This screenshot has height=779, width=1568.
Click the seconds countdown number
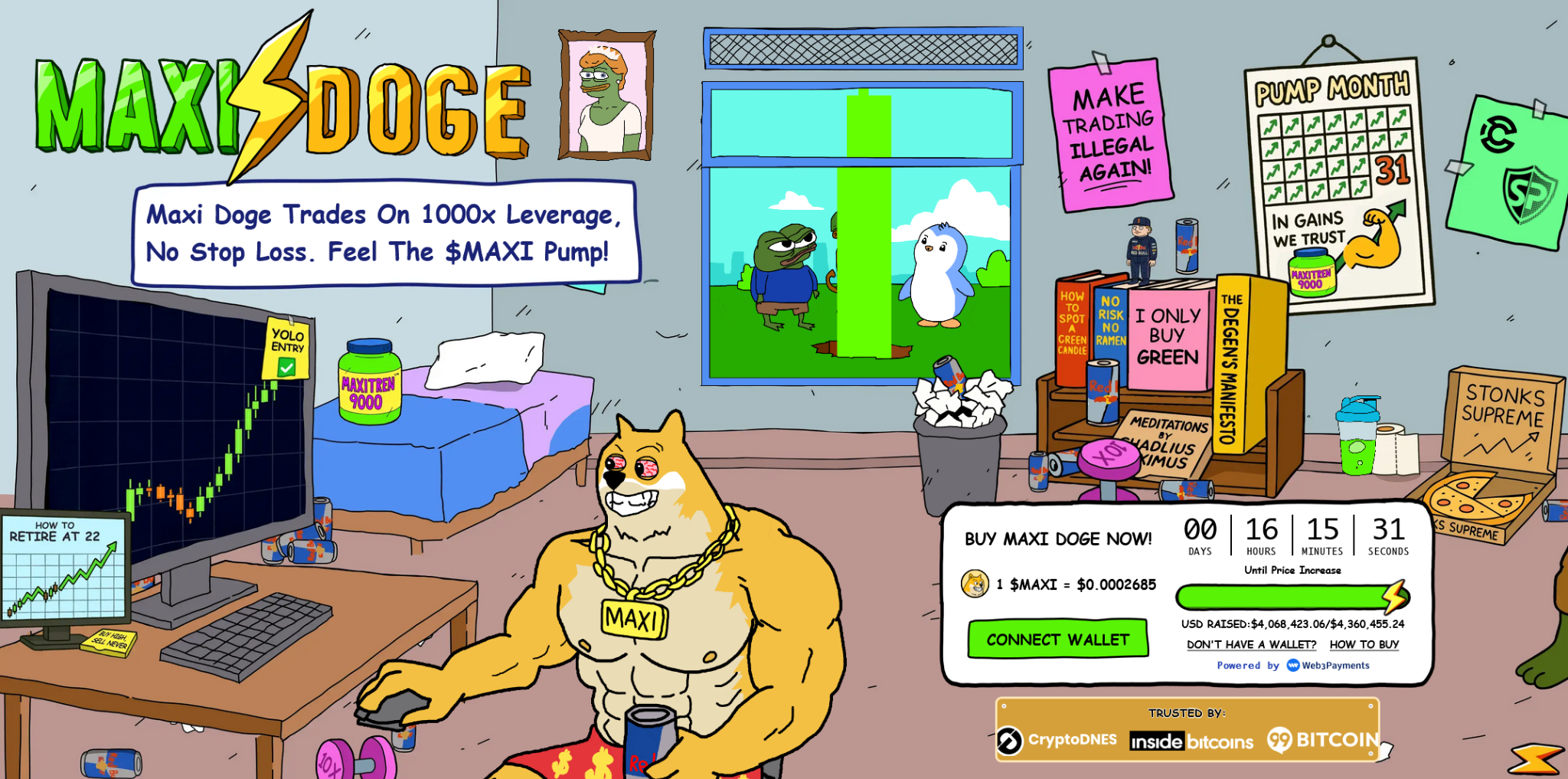click(x=1388, y=530)
